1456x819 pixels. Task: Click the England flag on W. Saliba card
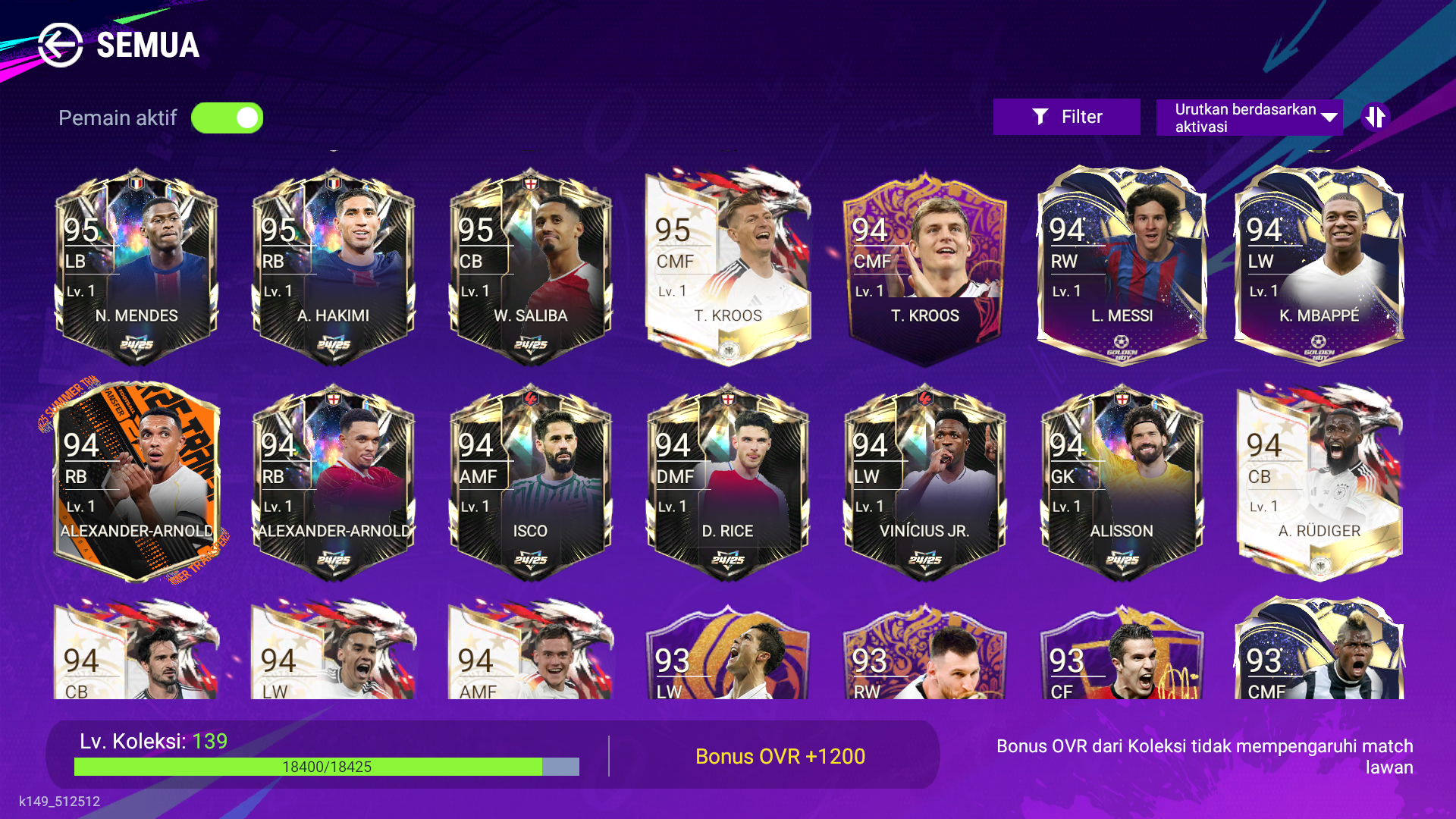pos(532,182)
